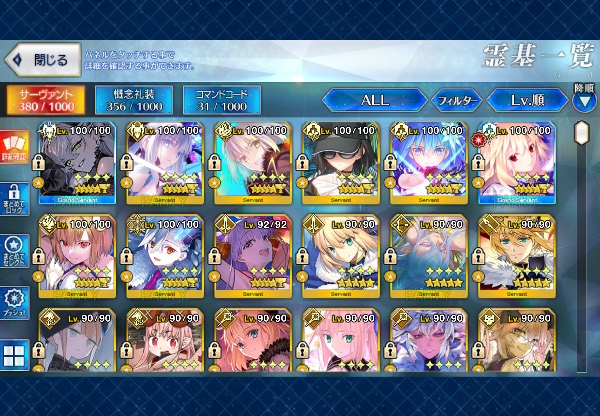Open the フィルター filter options
Screen dimensions: 600x416
455,100
